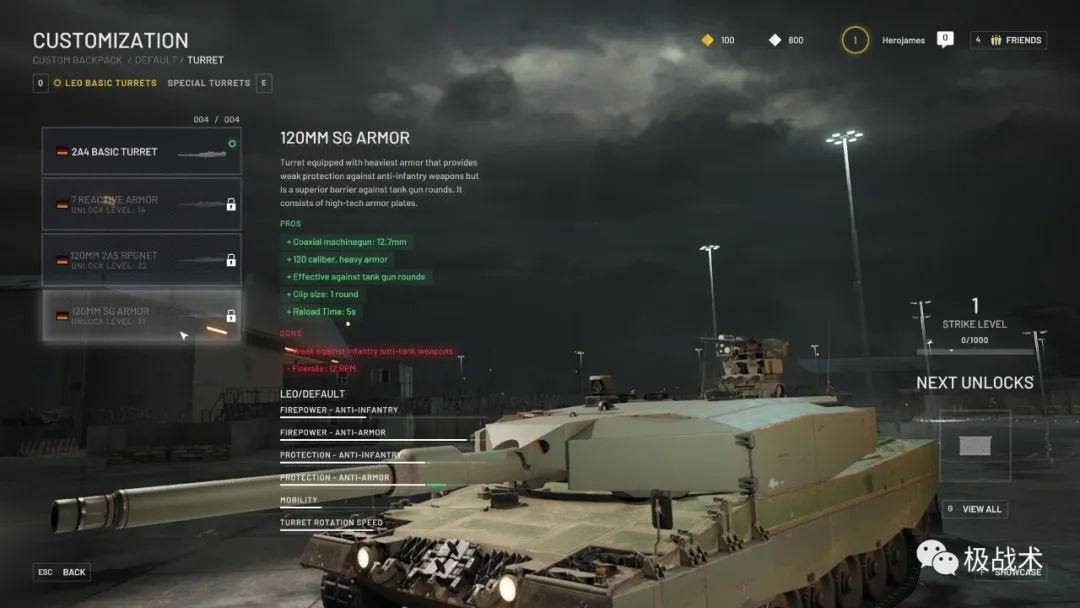The width and height of the screenshot is (1080, 608).
Task: Click the Custom Backpack breadcrumb
Action: [78, 60]
